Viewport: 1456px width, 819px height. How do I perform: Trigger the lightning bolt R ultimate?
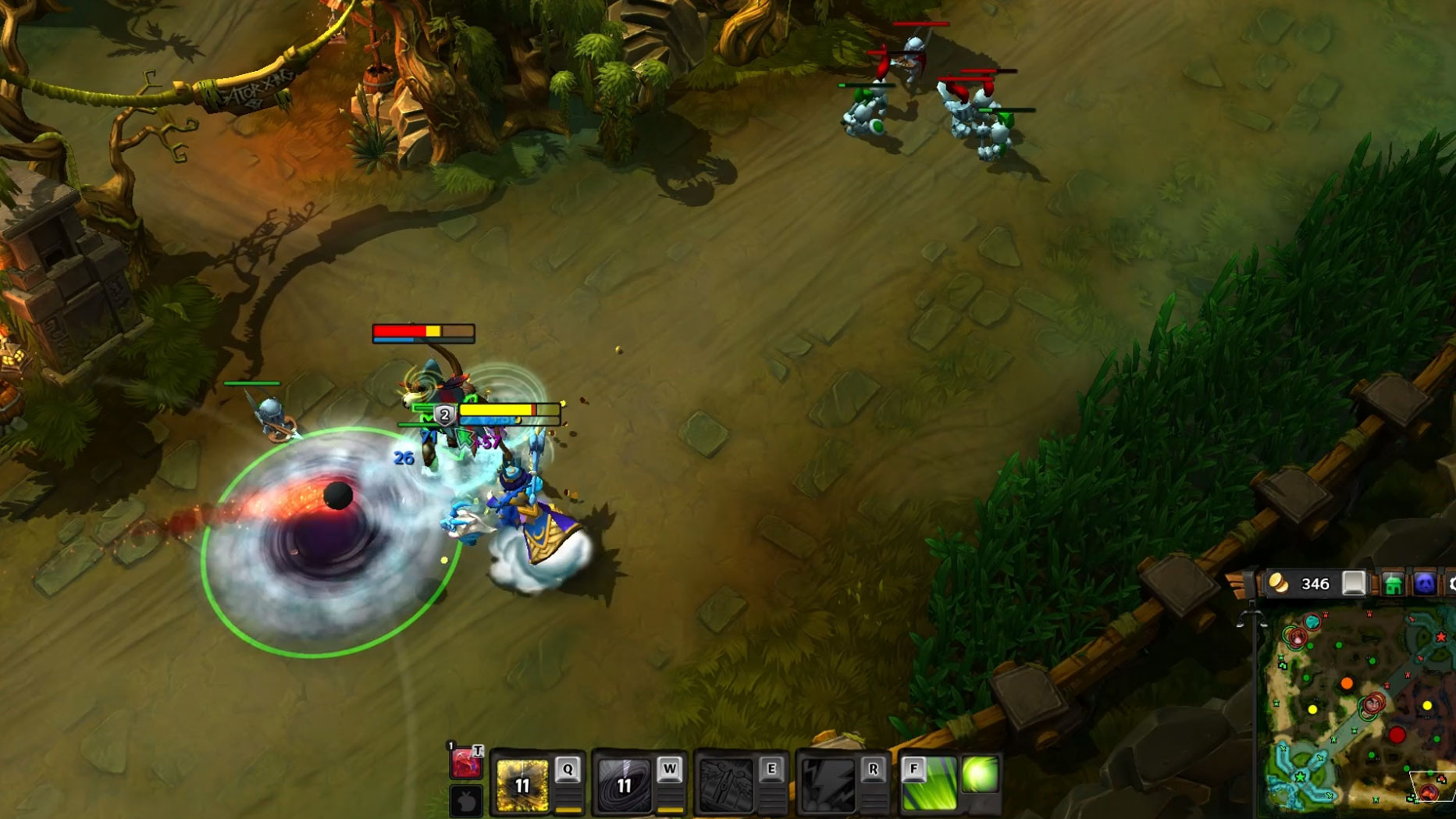[828, 785]
